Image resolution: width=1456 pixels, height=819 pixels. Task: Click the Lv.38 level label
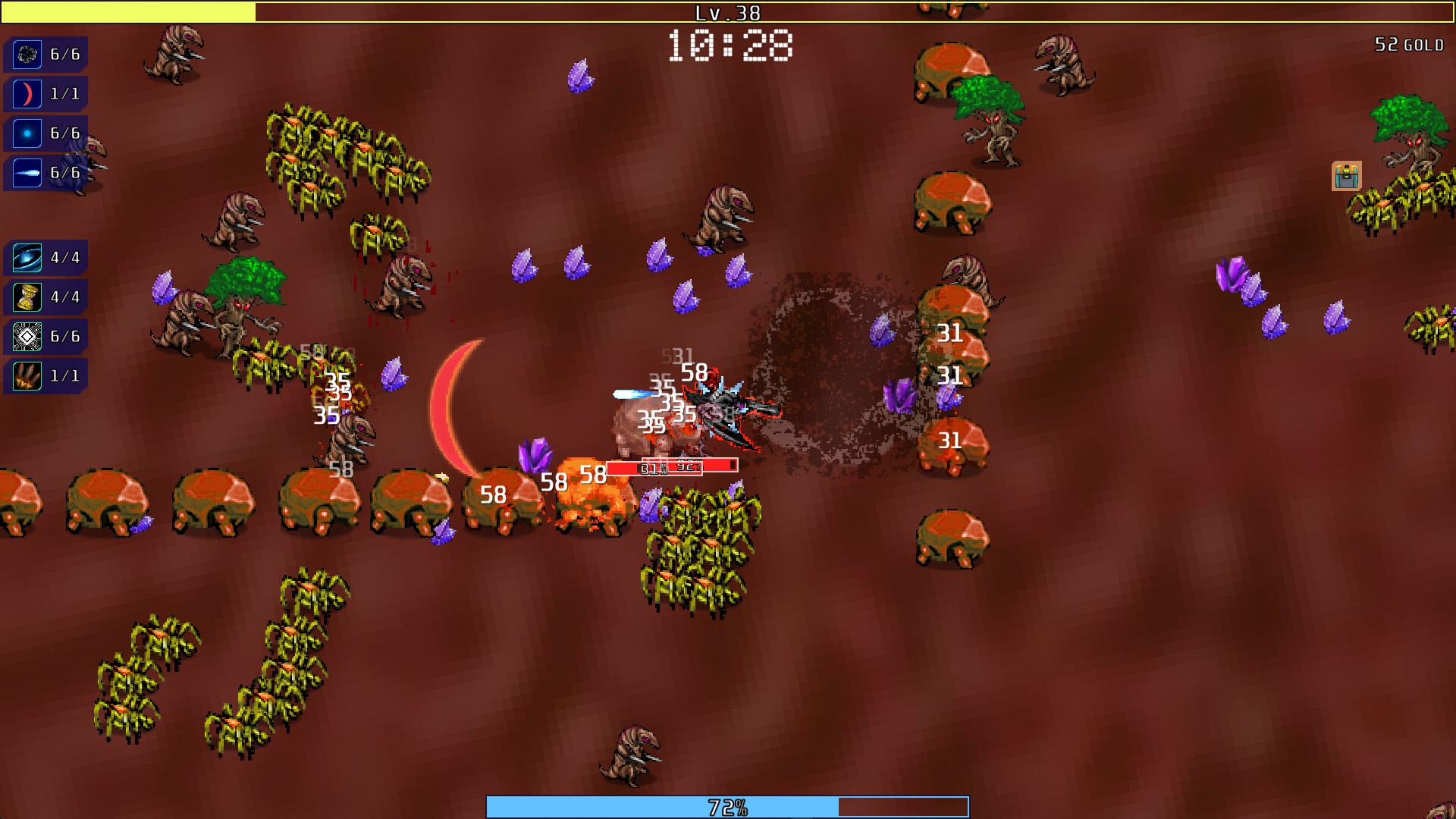pyautogui.click(x=726, y=12)
